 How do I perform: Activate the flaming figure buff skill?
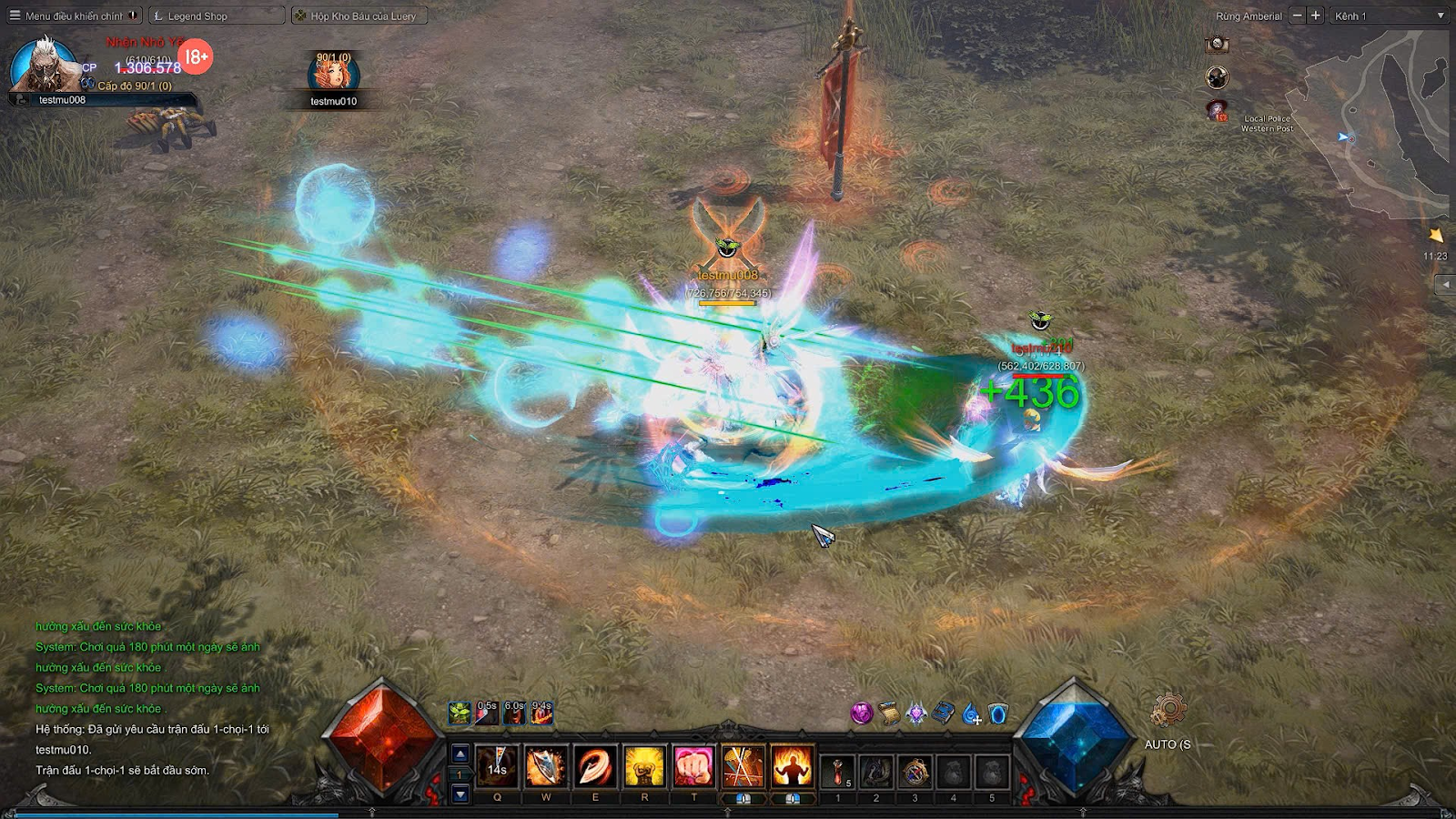[x=792, y=766]
